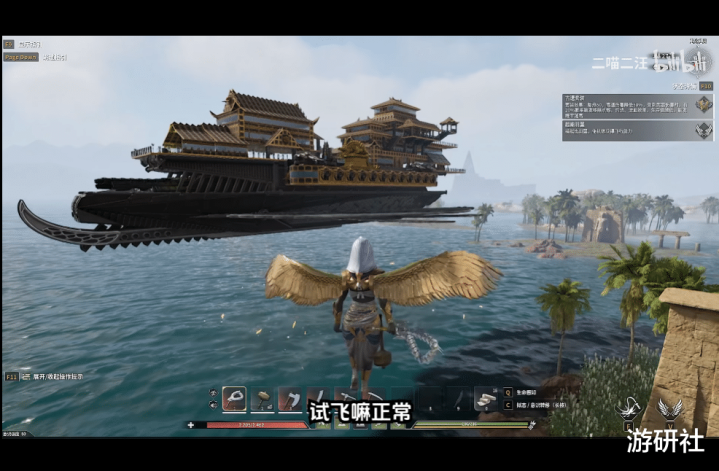
Task: Click the stone blocks quick-use slot
Action: click(487, 399)
